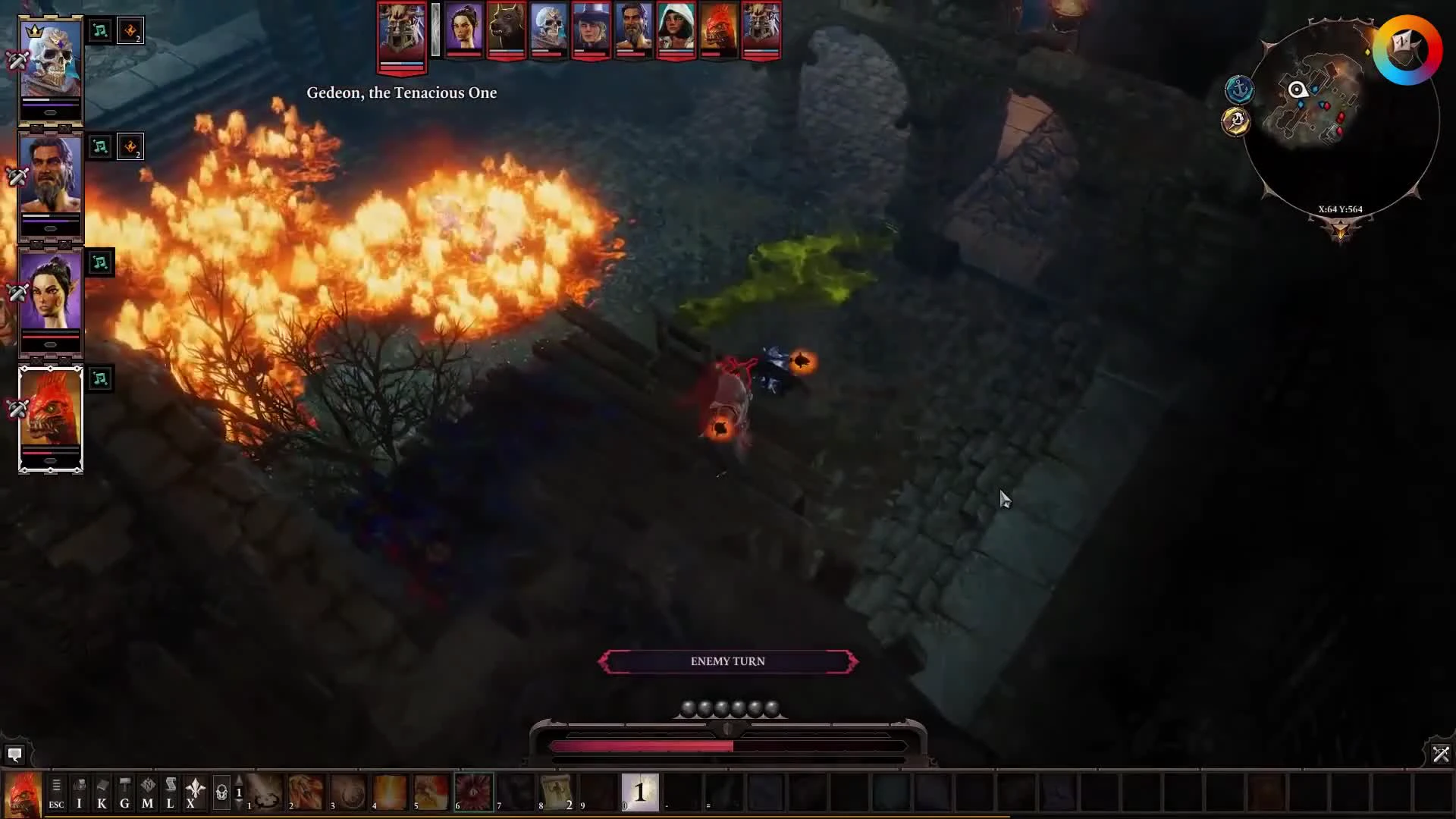This screenshot has height=819, width=1456.
Task: Click the top-hat man in turn order
Action: [591, 29]
